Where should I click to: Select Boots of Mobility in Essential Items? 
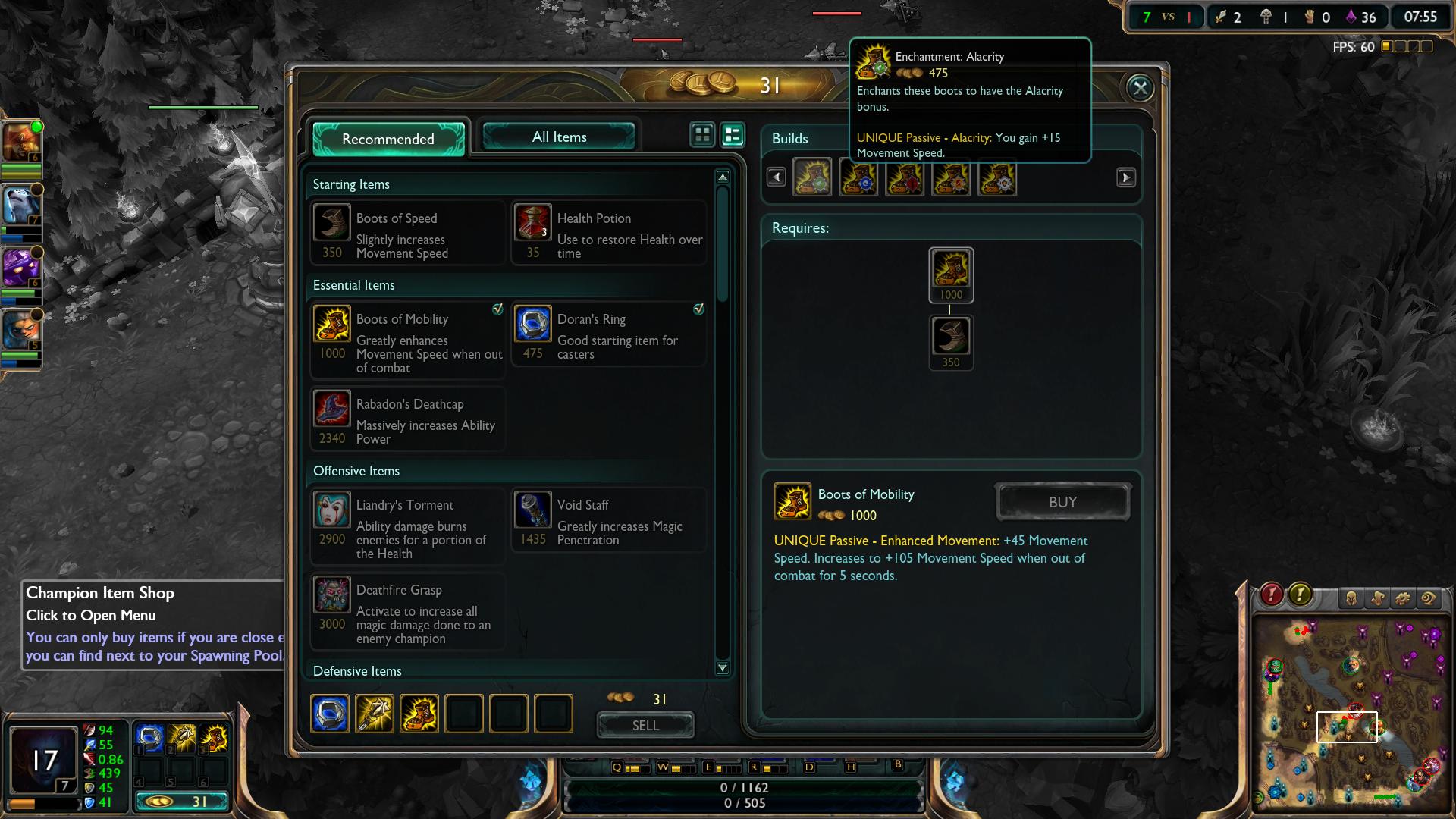(x=408, y=340)
